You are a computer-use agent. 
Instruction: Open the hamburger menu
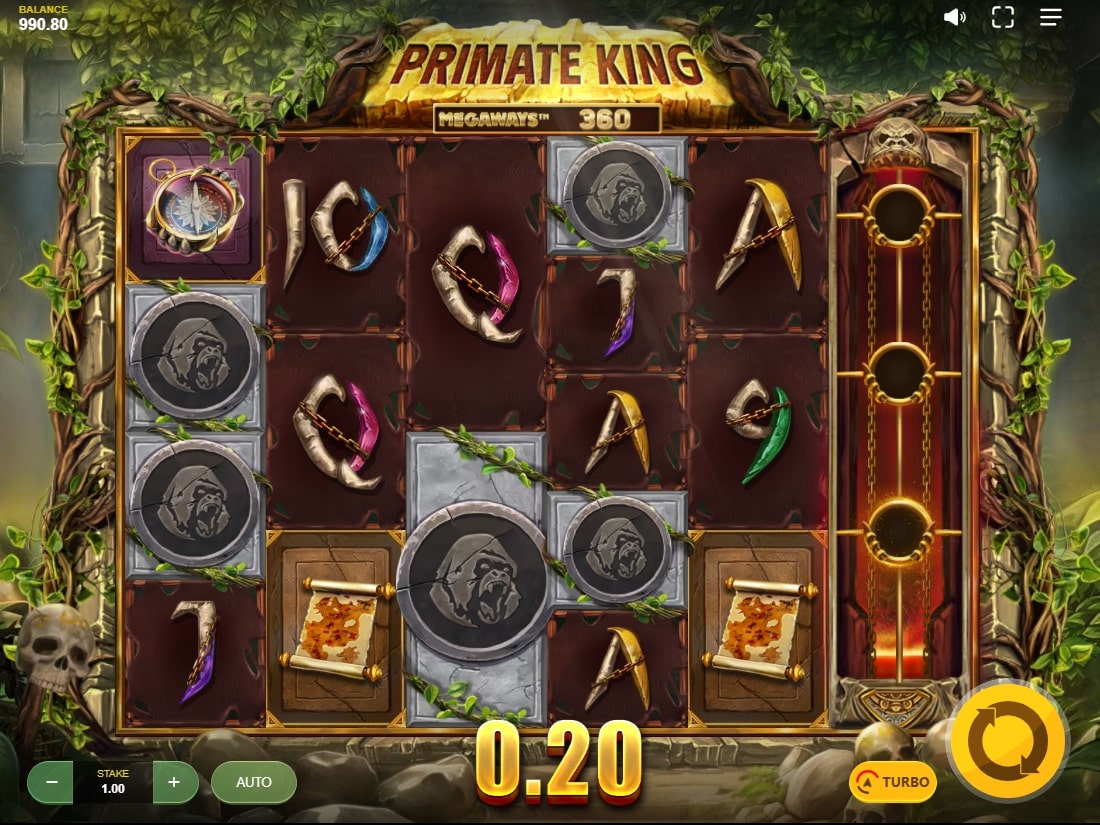pyautogui.click(x=1050, y=17)
